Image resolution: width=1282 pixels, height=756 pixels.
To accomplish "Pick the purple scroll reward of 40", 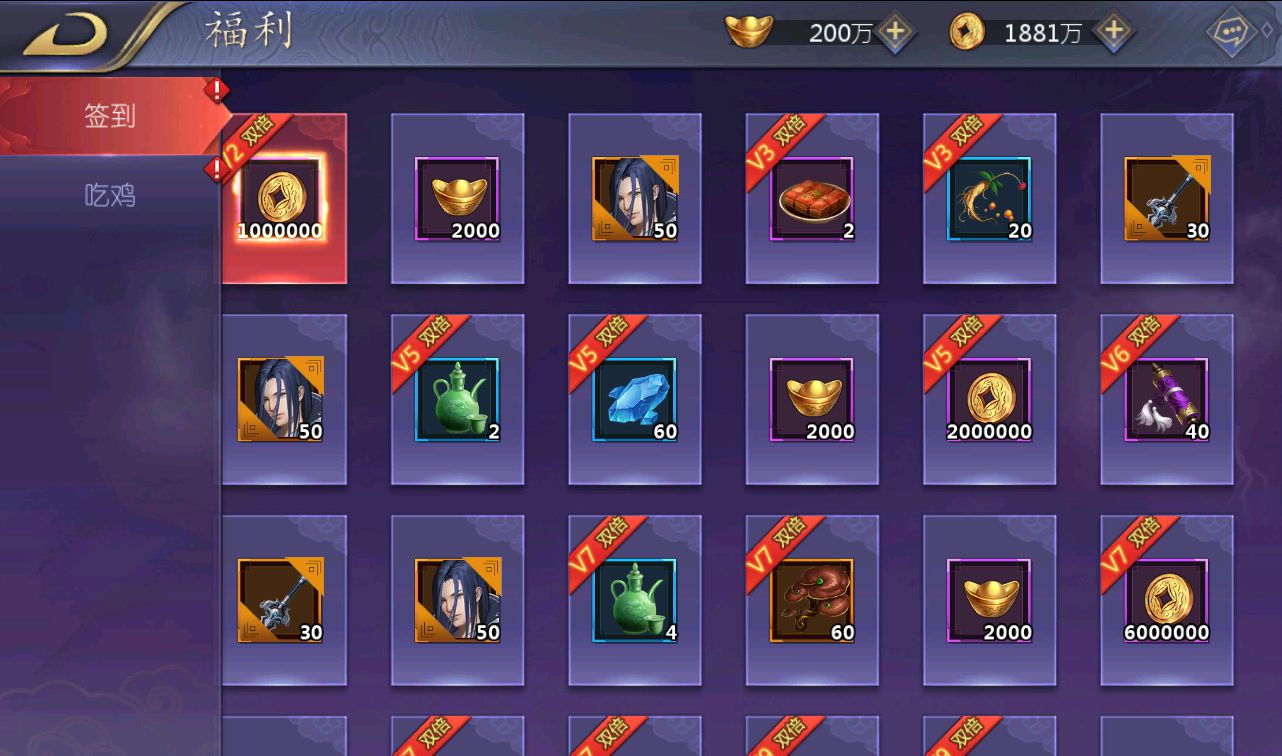I will [1167, 400].
